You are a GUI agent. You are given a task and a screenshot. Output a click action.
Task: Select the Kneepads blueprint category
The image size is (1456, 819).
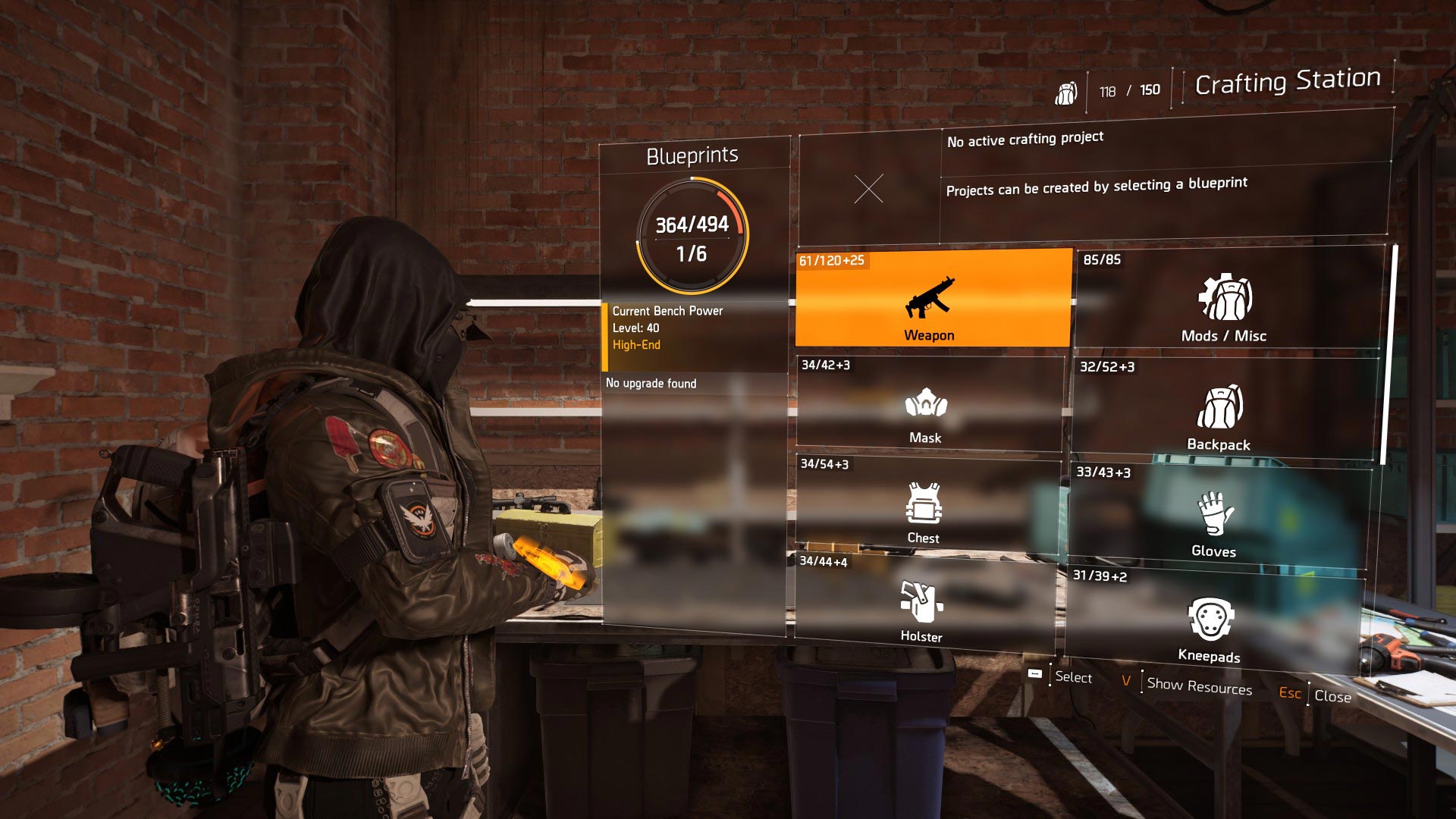pos(1211,624)
